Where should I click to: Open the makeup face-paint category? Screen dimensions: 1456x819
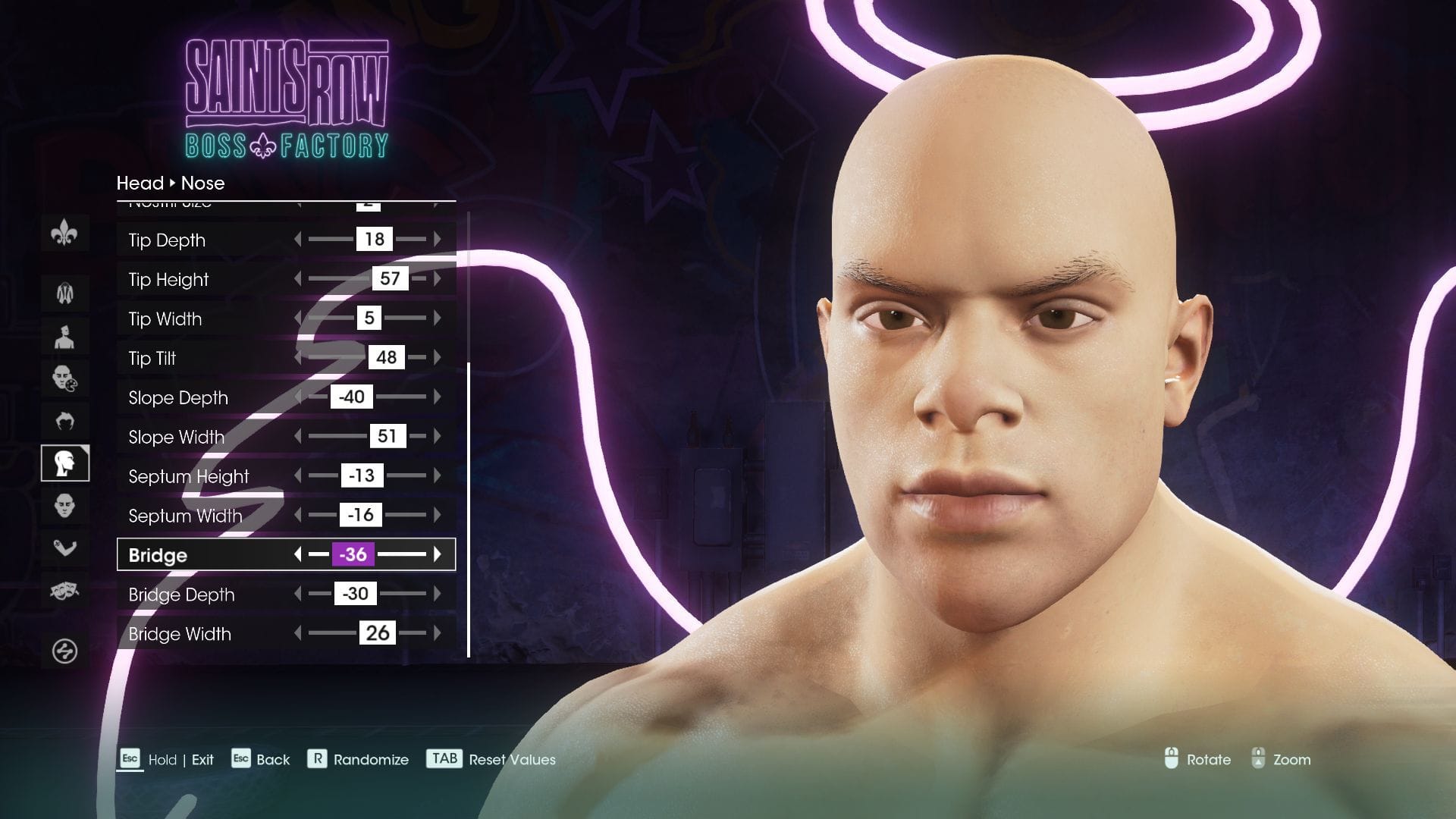click(65, 377)
